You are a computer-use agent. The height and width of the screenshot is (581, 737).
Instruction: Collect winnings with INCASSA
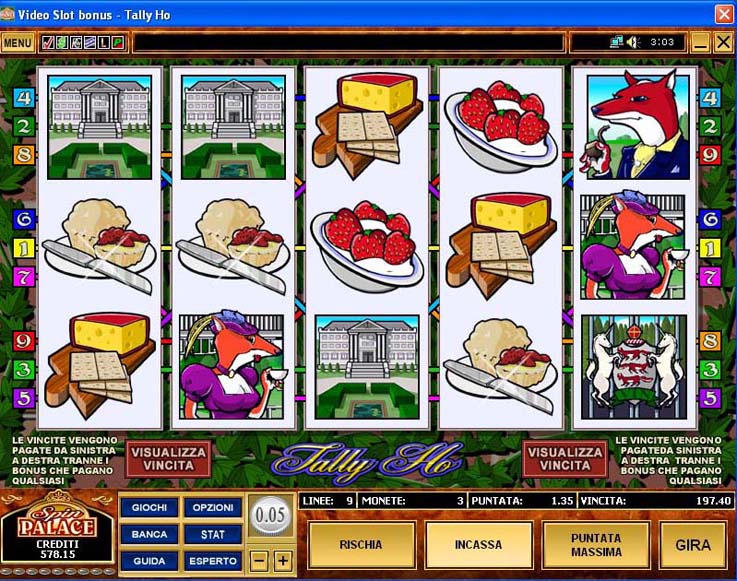tap(477, 545)
